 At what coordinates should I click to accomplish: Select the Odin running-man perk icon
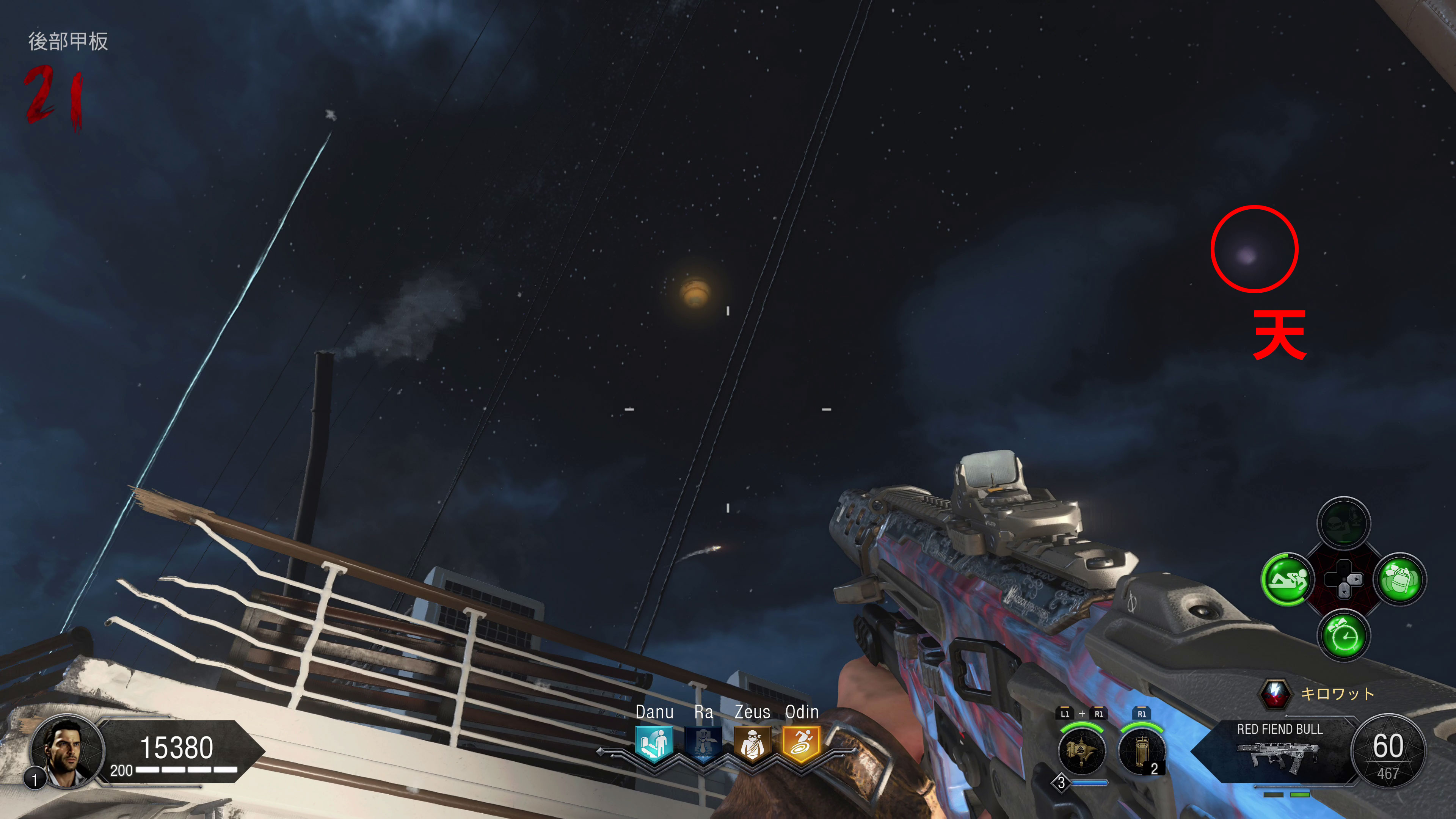[801, 743]
